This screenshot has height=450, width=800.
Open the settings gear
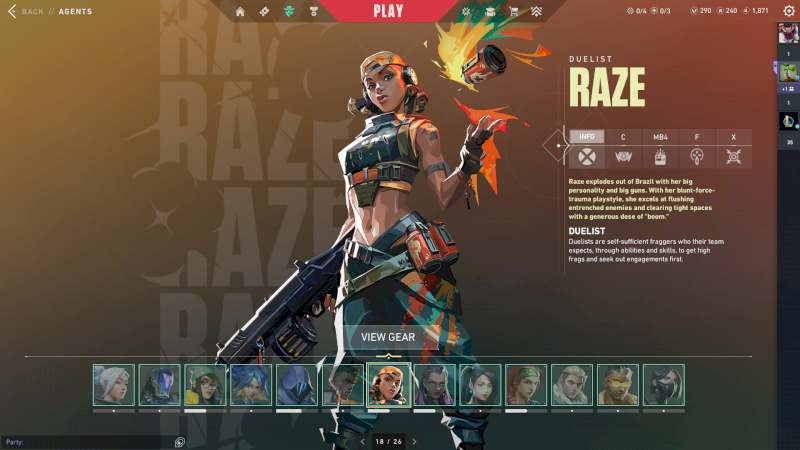click(788, 11)
